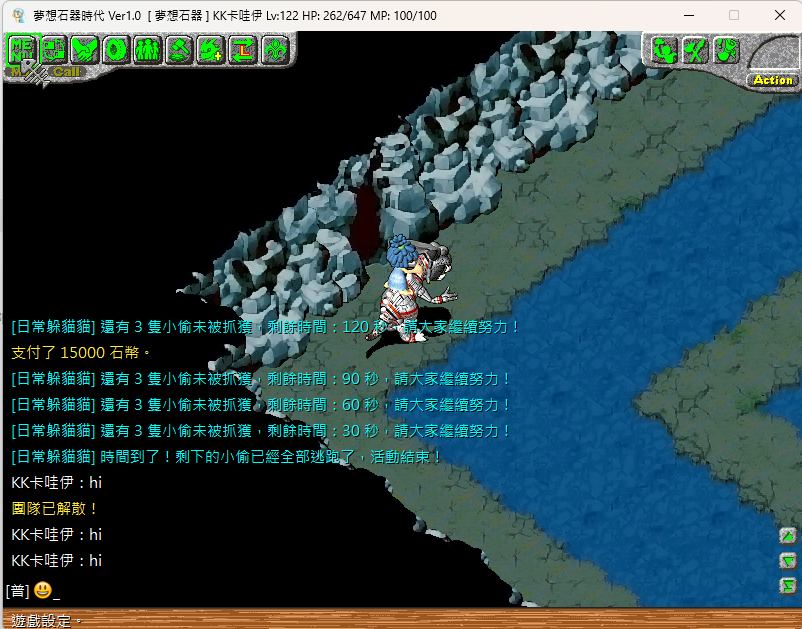
Task: Open the yellow Action button
Action: 773,80
